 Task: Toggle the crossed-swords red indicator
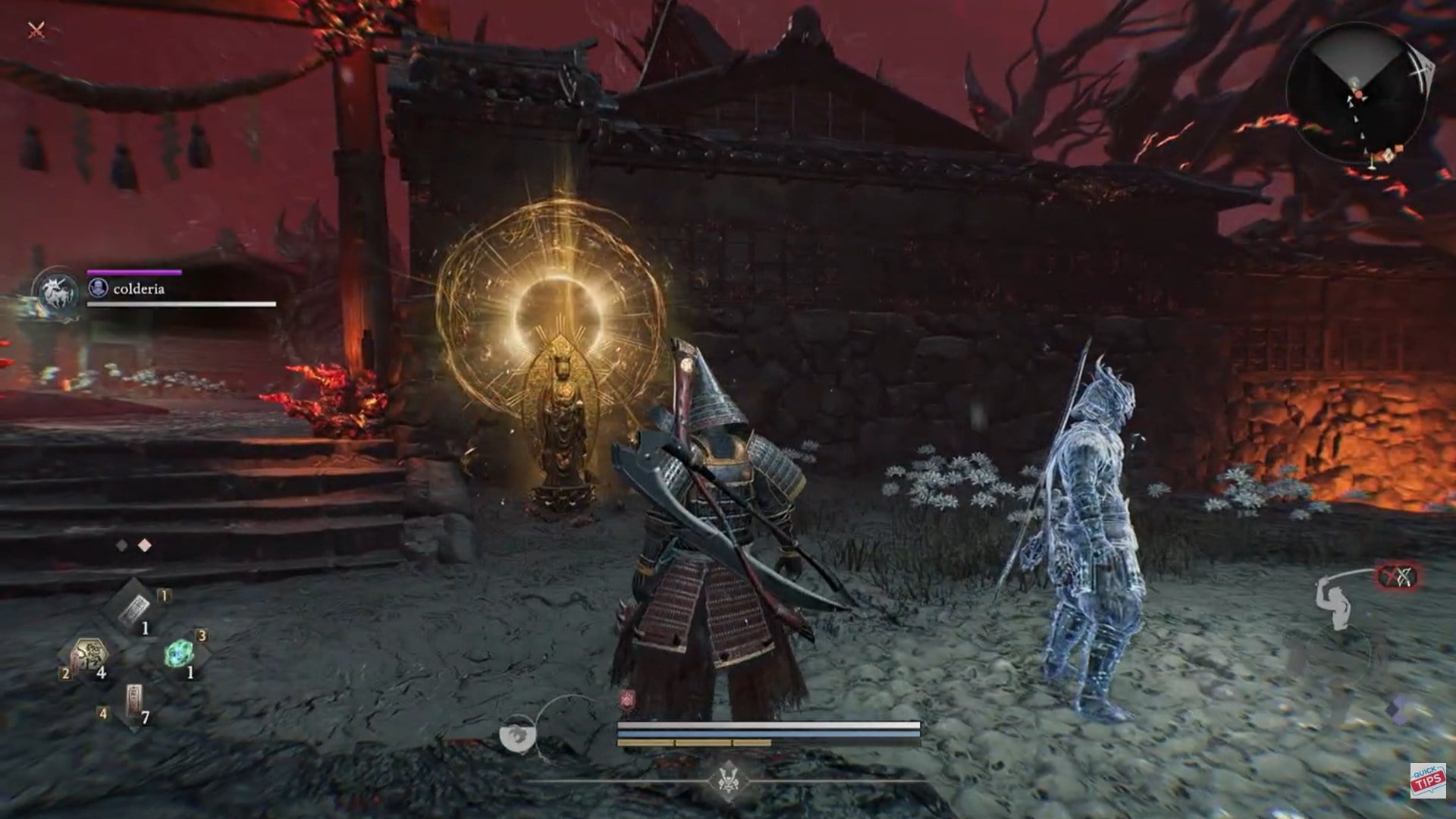pos(1398,576)
